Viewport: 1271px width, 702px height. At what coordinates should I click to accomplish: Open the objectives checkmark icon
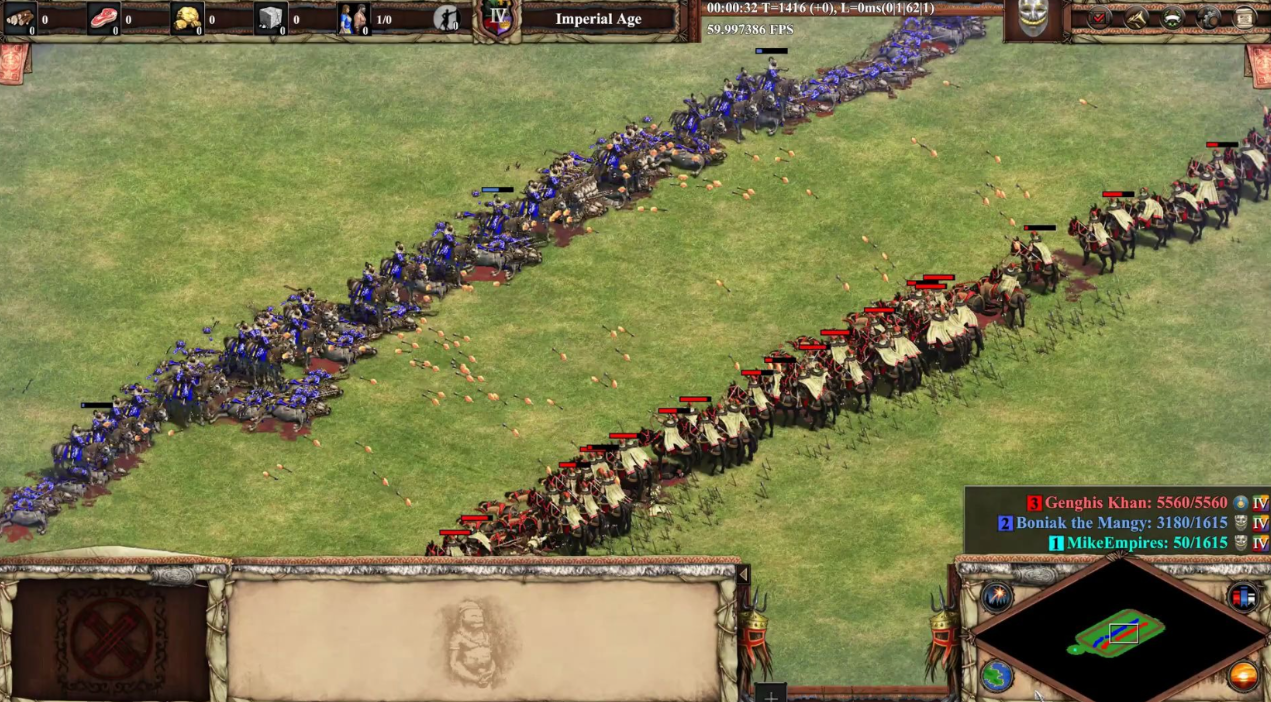click(x=1099, y=18)
